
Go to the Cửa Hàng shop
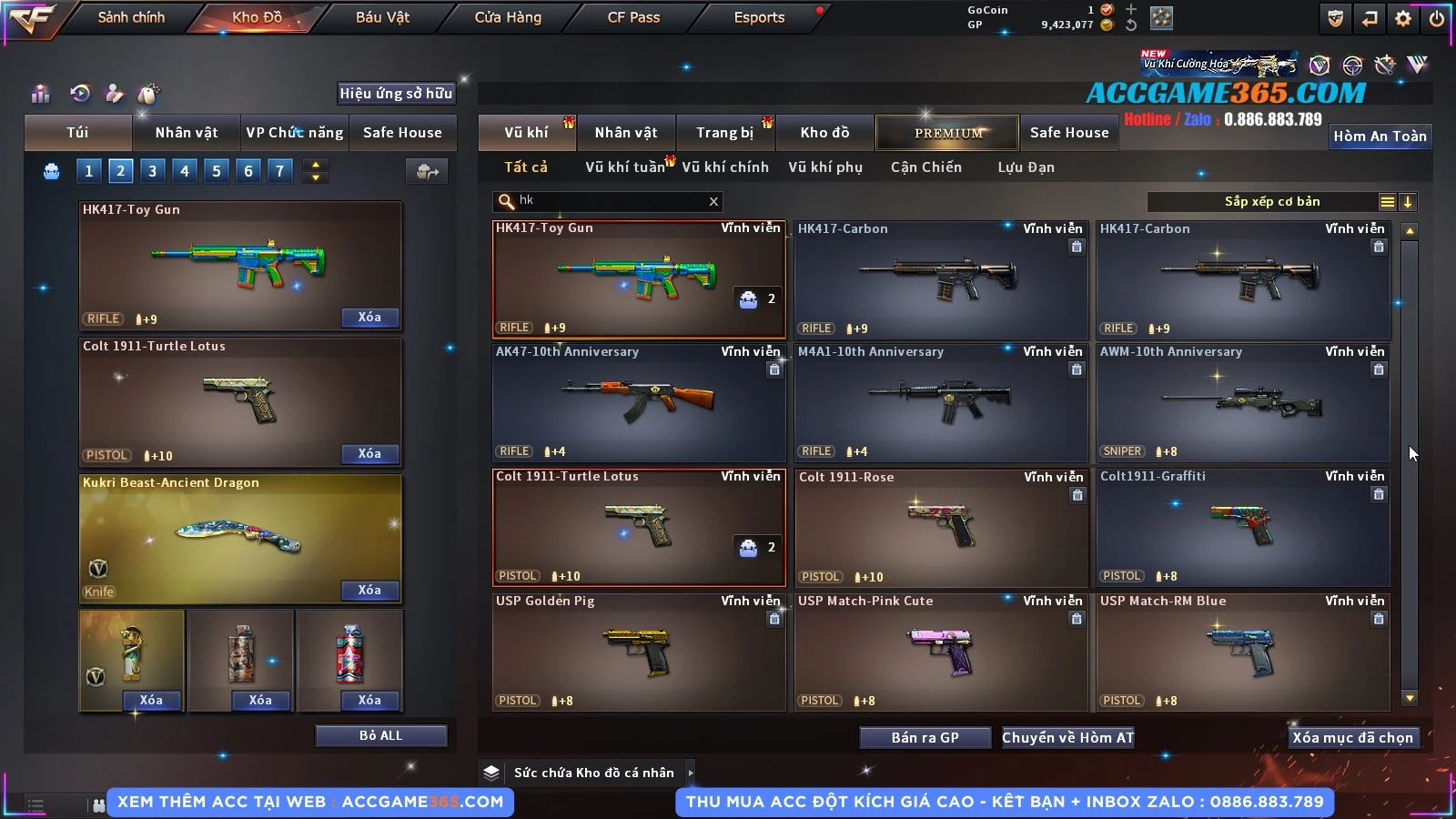click(x=508, y=17)
